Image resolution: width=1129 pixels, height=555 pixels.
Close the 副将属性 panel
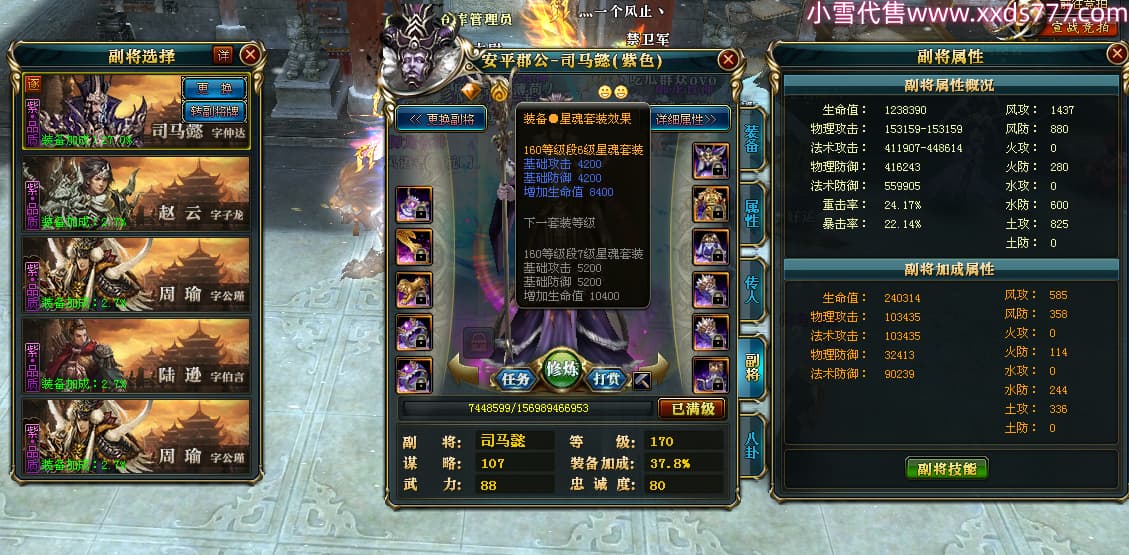tap(1117, 54)
